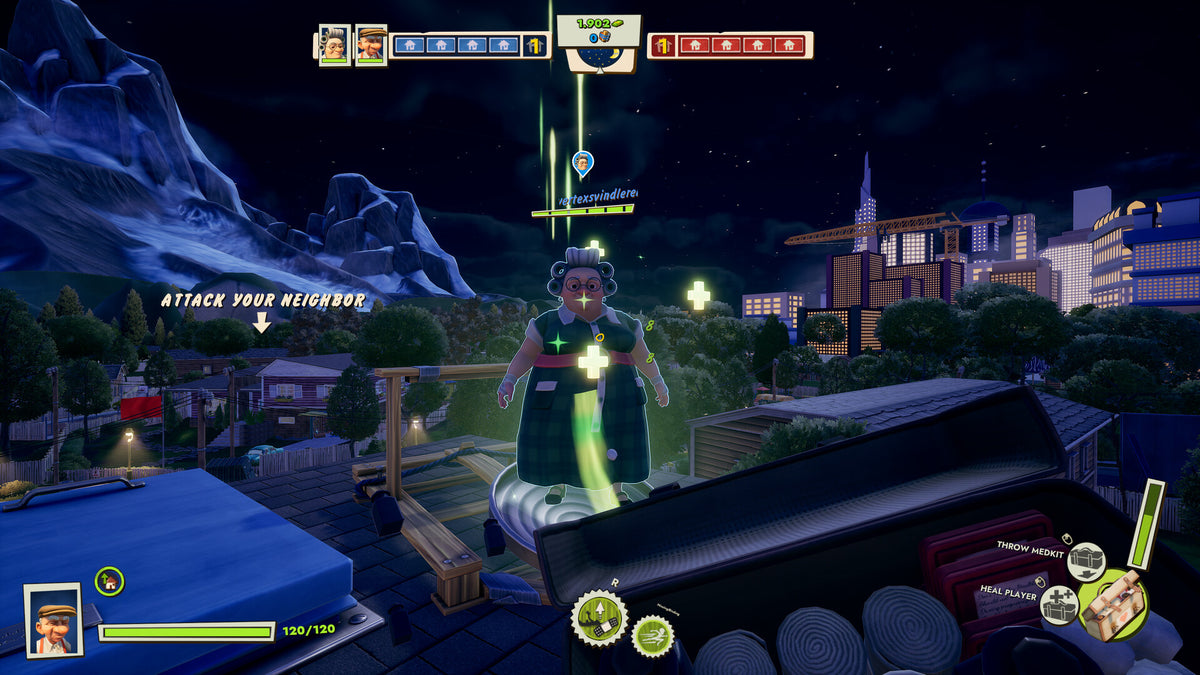Activate the Heal Player action icon

point(1059,605)
